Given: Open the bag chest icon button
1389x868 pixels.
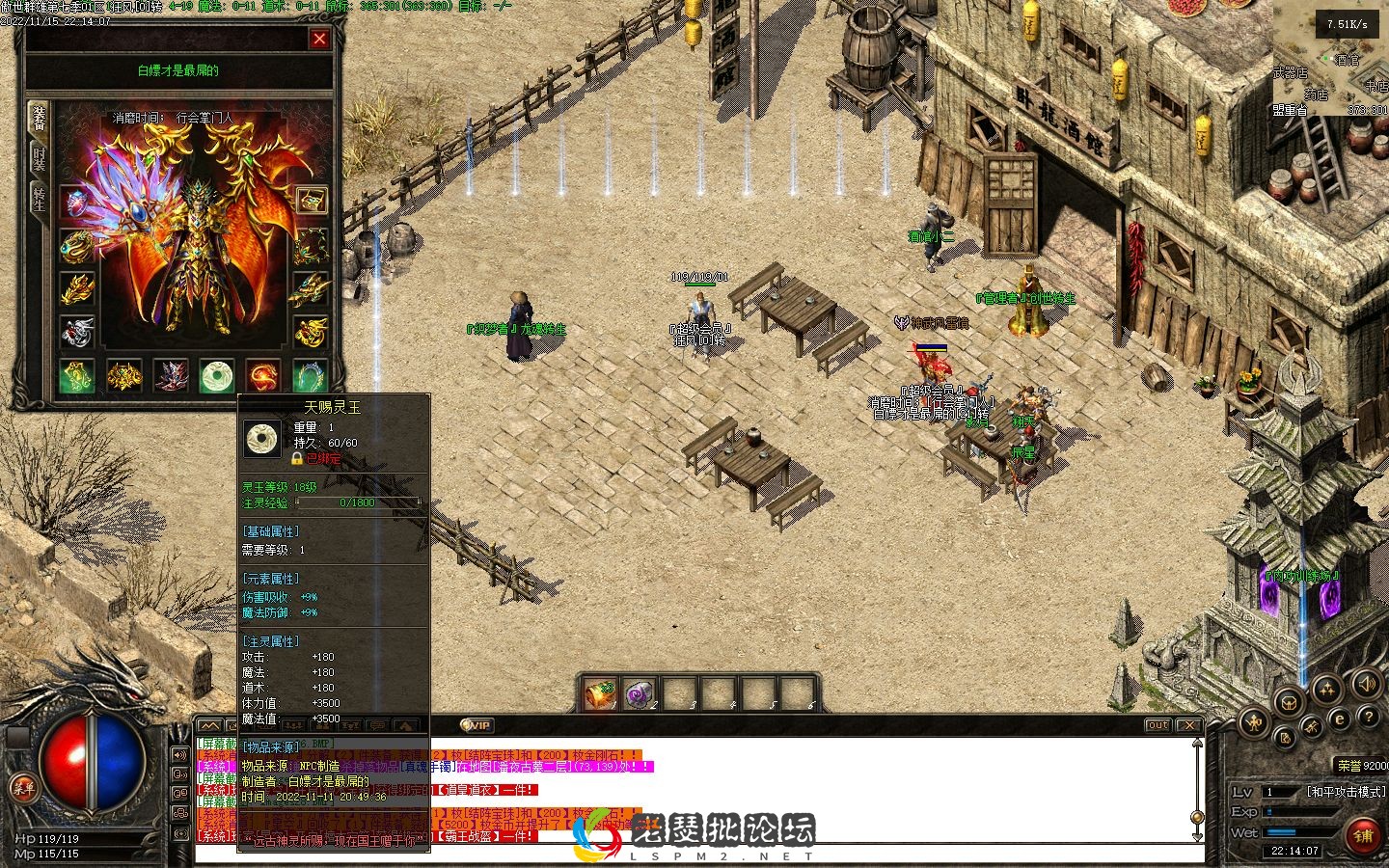Looking at the screenshot, I should 1287,702.
